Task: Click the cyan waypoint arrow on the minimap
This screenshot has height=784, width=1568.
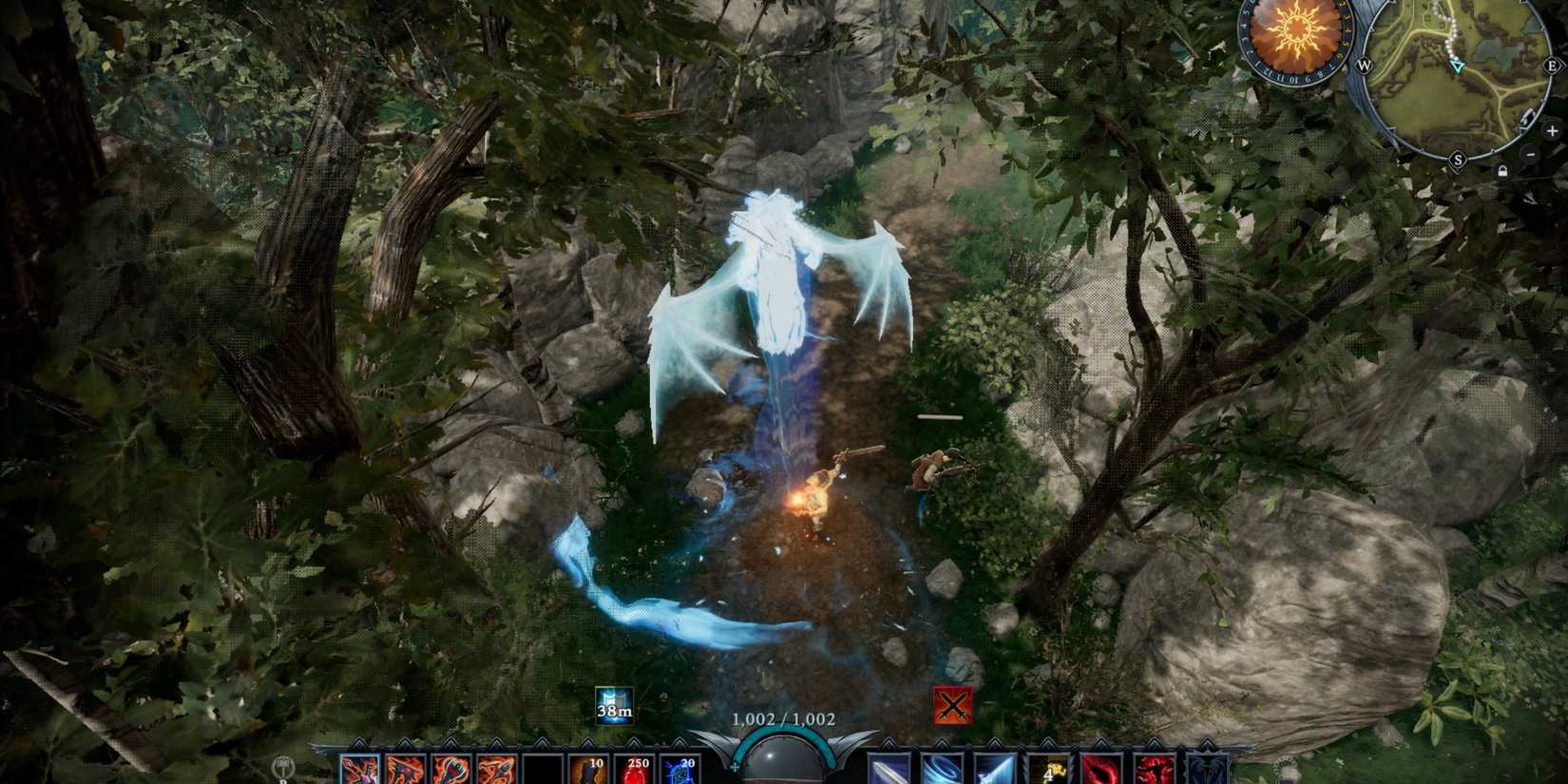Action: [x=1458, y=67]
